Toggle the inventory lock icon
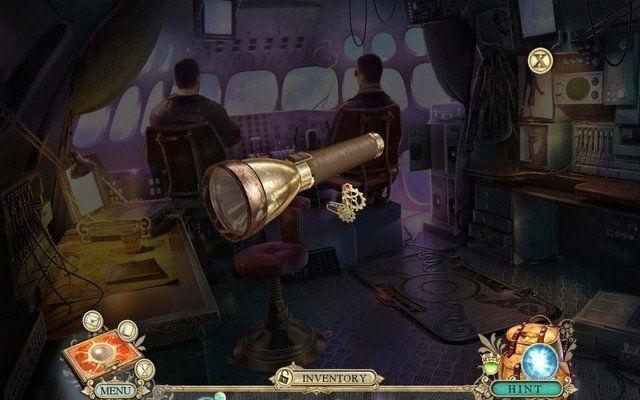The width and height of the screenshot is (640, 400). (x=283, y=379)
